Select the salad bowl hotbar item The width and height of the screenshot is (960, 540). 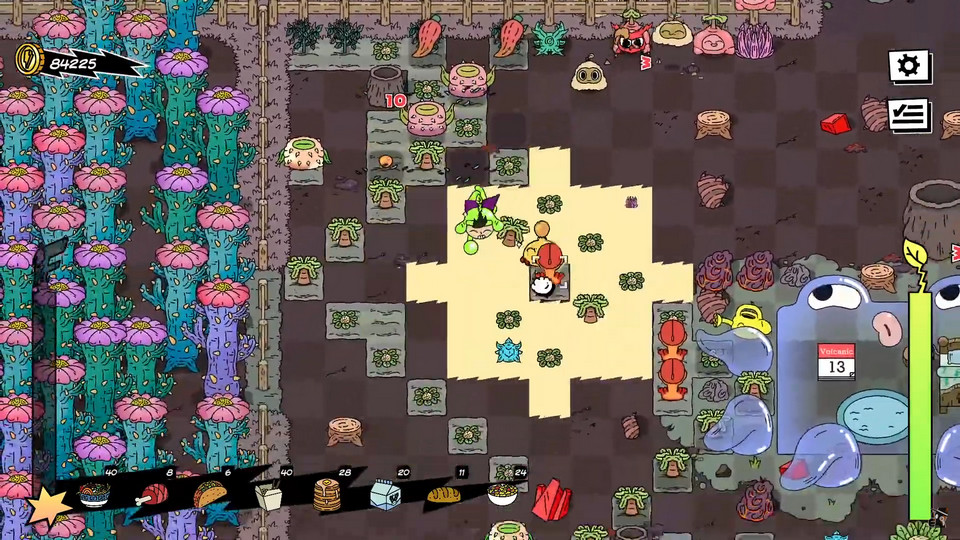[501, 493]
